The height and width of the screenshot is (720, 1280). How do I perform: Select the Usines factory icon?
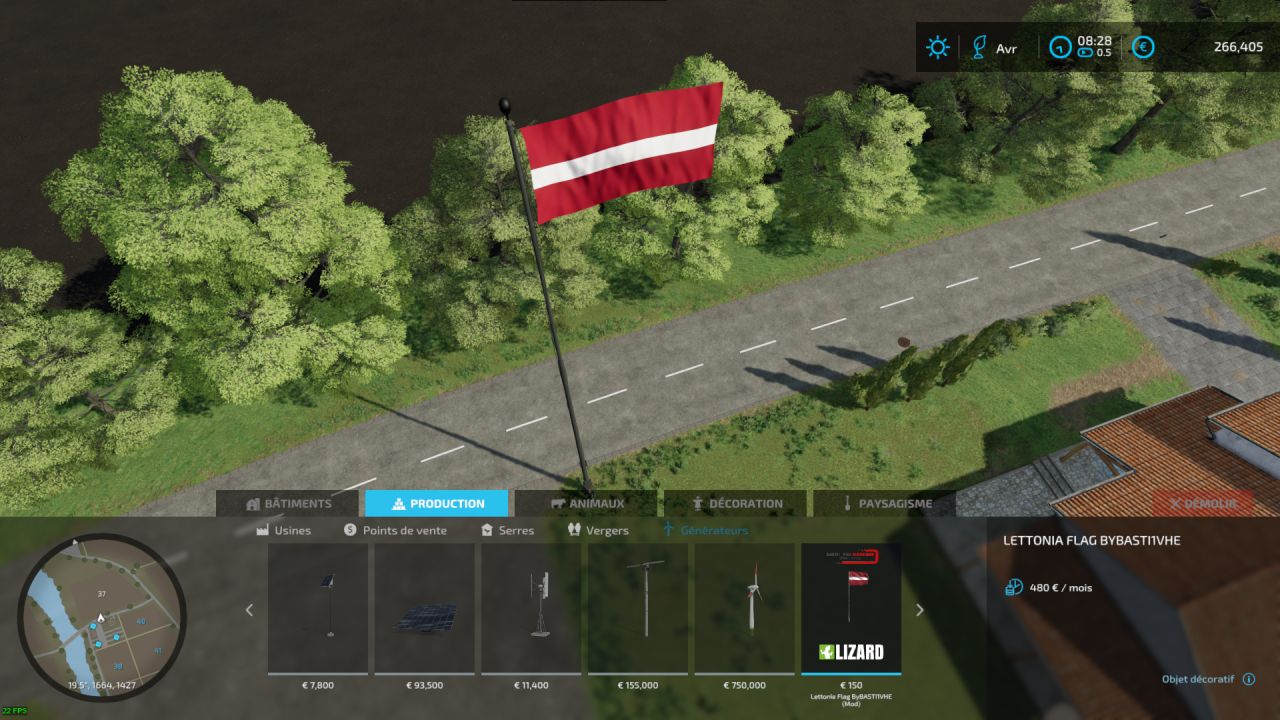pyautogui.click(x=262, y=530)
